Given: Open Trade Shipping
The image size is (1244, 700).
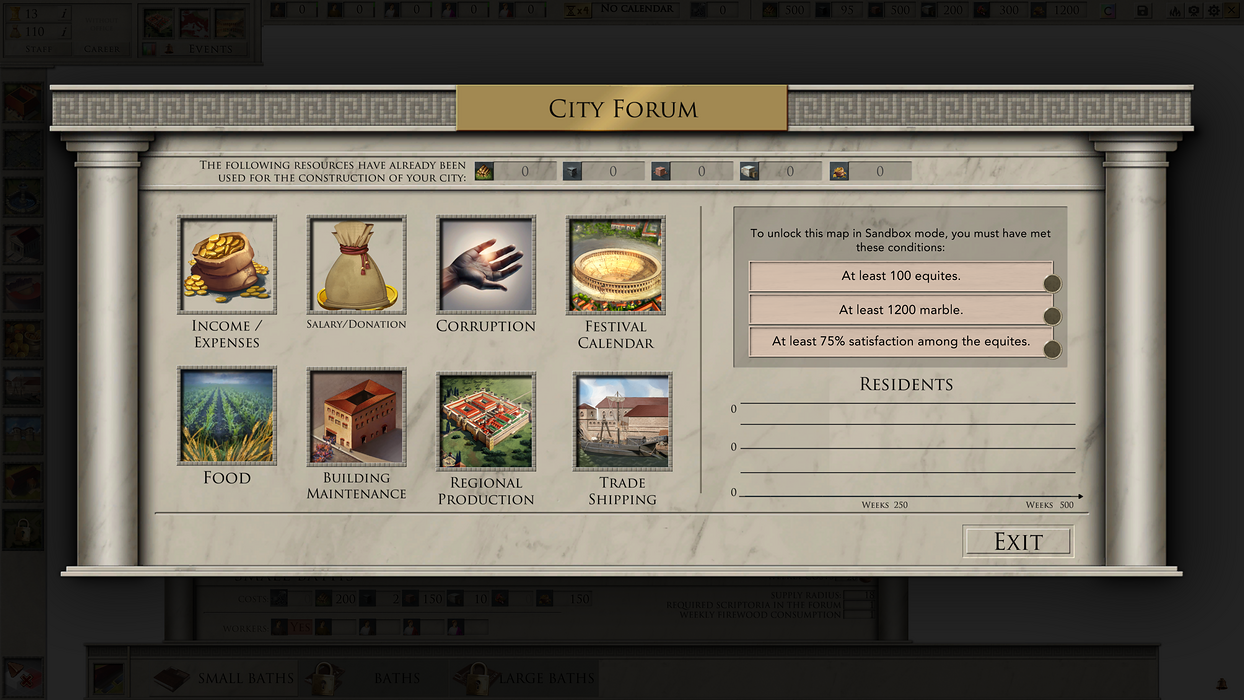Looking at the screenshot, I should [x=622, y=421].
